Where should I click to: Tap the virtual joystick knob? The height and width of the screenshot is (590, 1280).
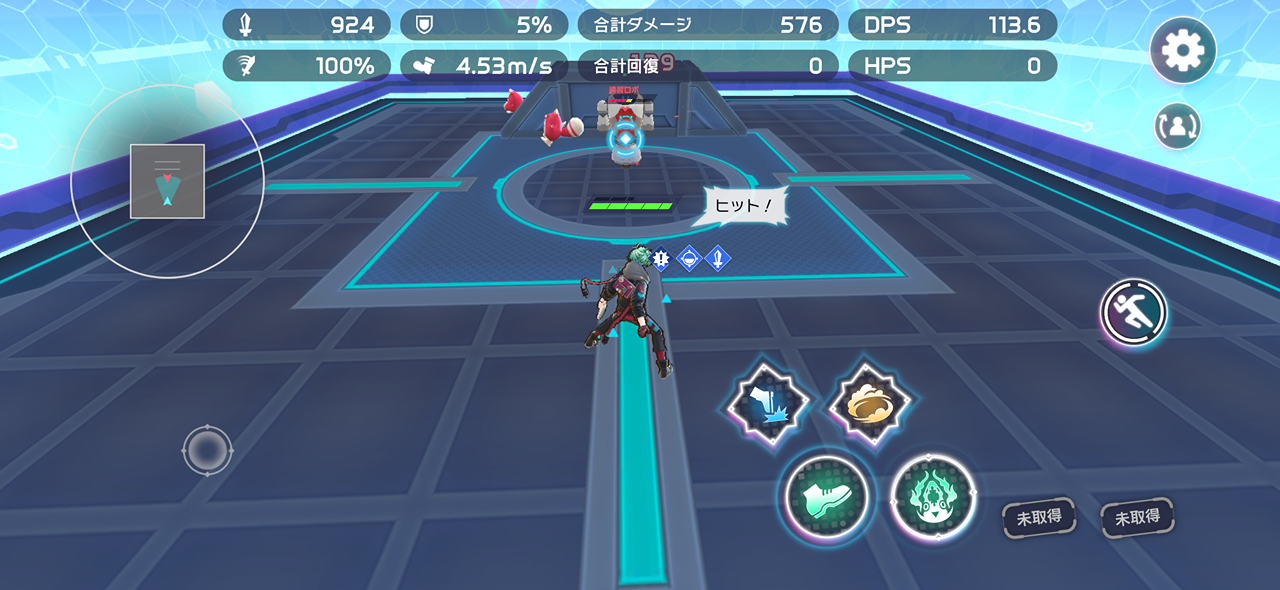[x=207, y=450]
